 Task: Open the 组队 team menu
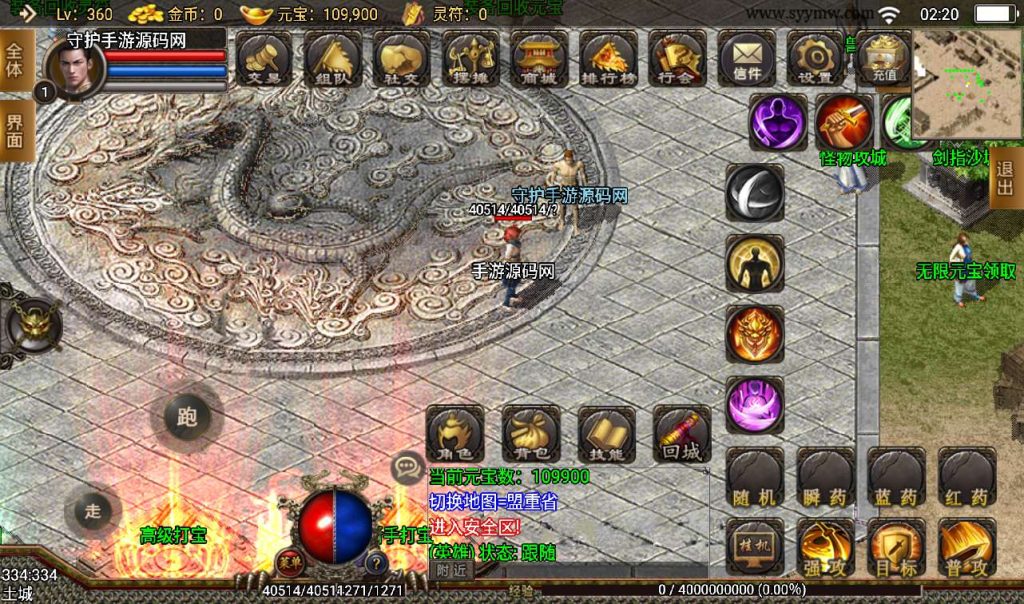[333, 58]
